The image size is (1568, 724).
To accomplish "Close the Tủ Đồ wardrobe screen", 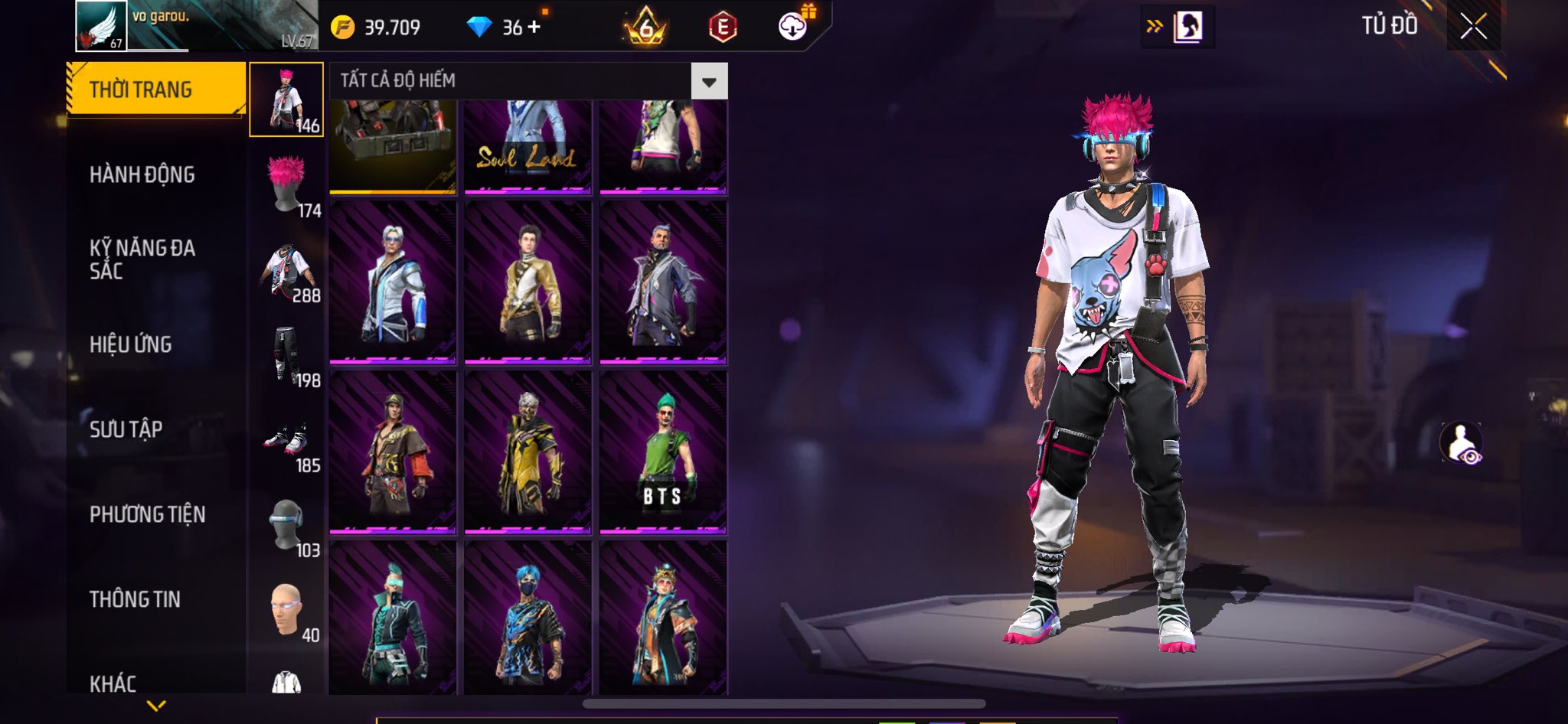I will (1473, 27).
